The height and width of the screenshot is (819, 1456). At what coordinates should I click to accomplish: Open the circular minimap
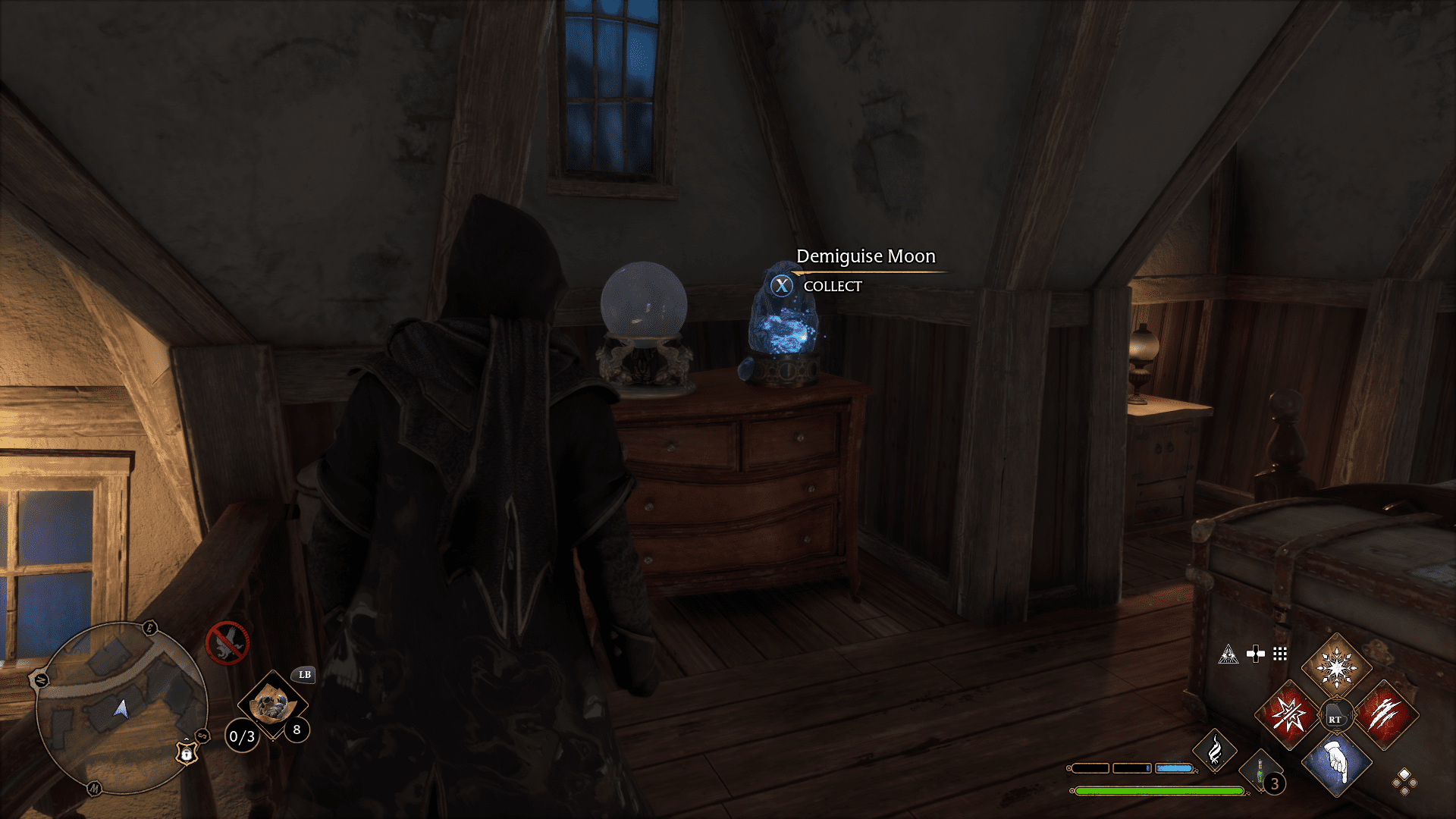(121, 708)
